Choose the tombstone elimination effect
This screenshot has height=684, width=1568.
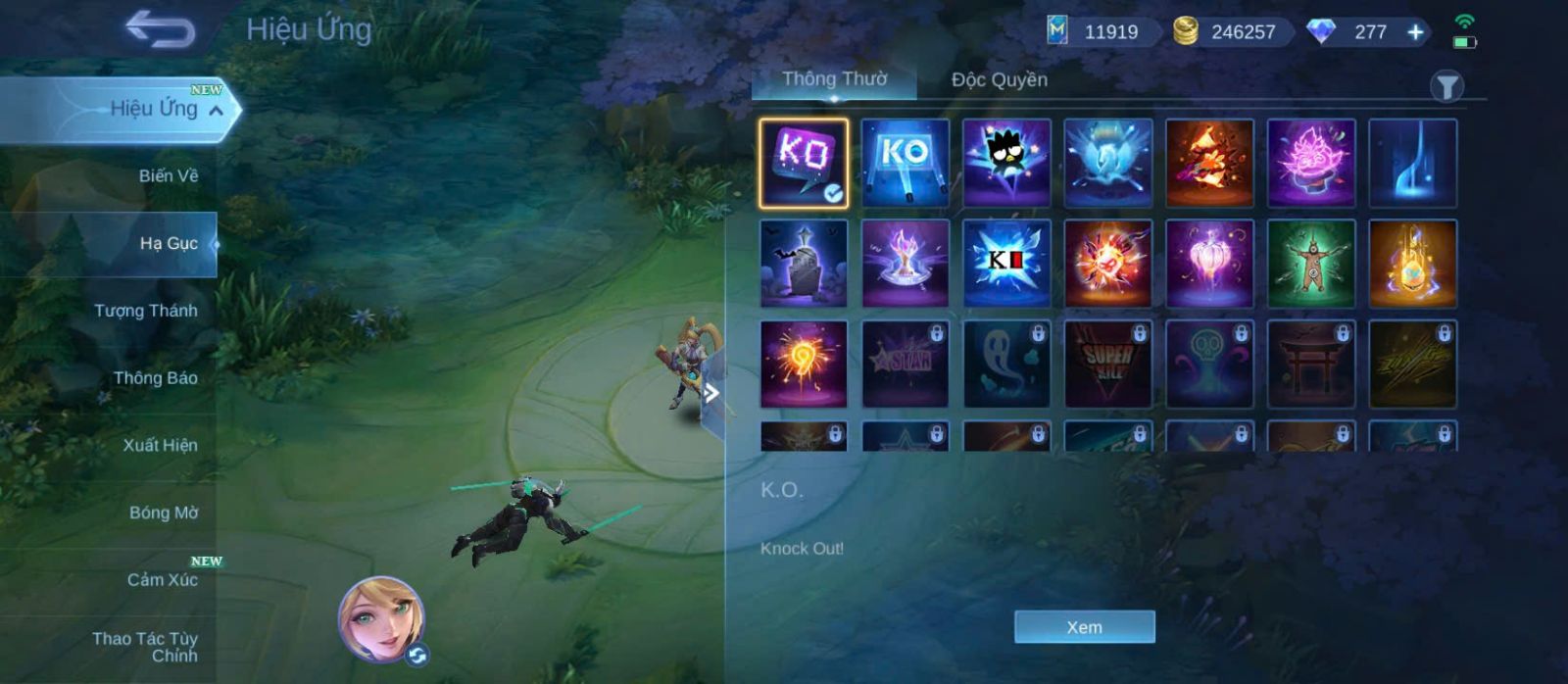[x=804, y=264]
